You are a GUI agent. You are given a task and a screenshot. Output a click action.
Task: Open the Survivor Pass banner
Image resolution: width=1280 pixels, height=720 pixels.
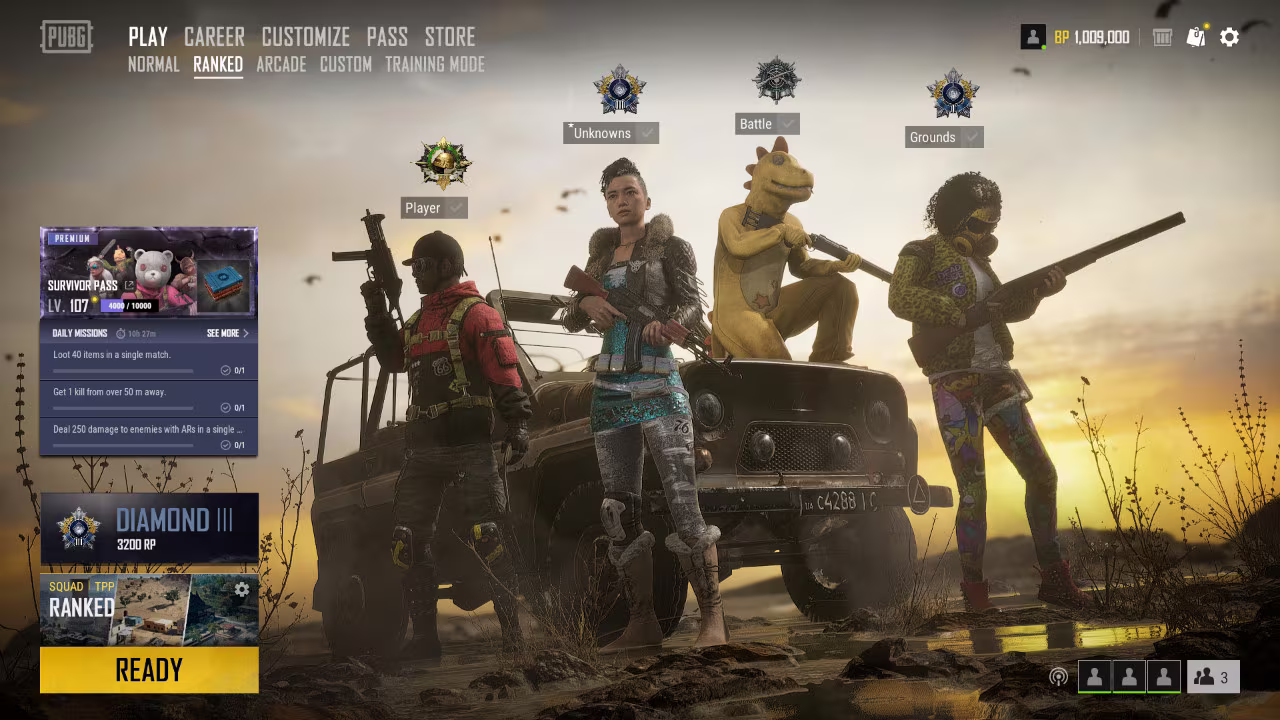(148, 273)
